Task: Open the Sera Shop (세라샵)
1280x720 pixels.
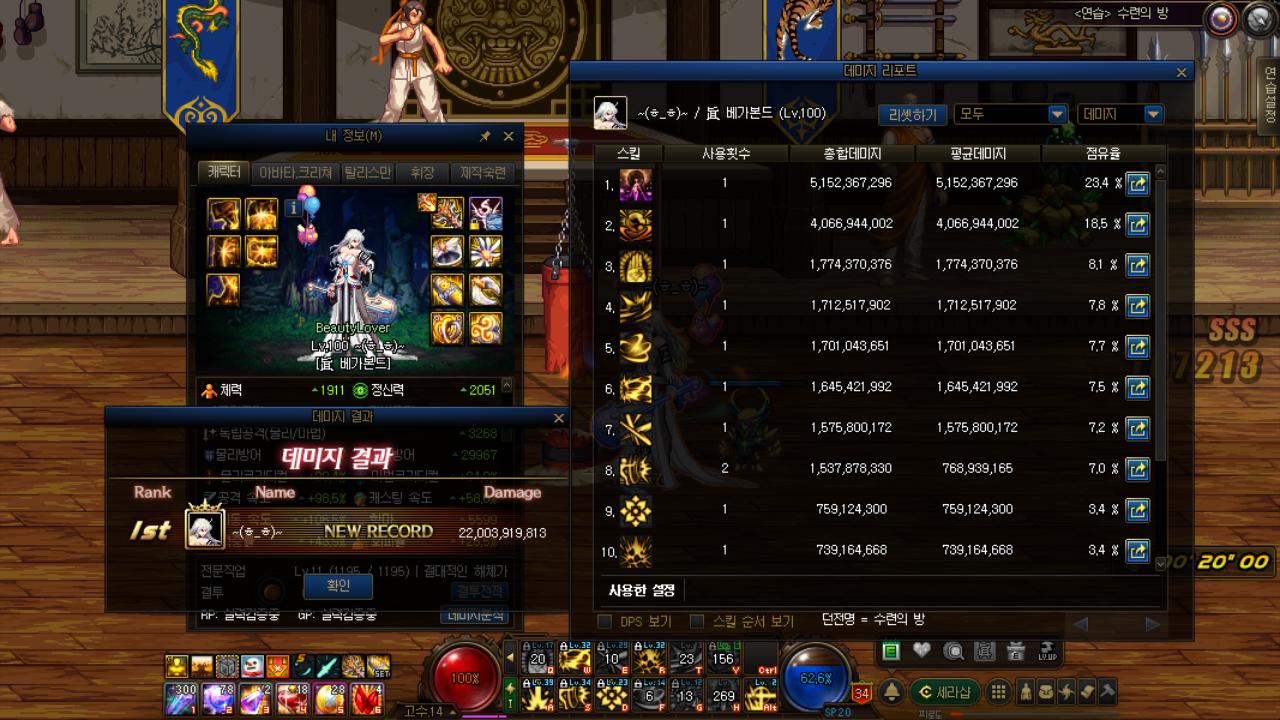Action: tap(945, 691)
